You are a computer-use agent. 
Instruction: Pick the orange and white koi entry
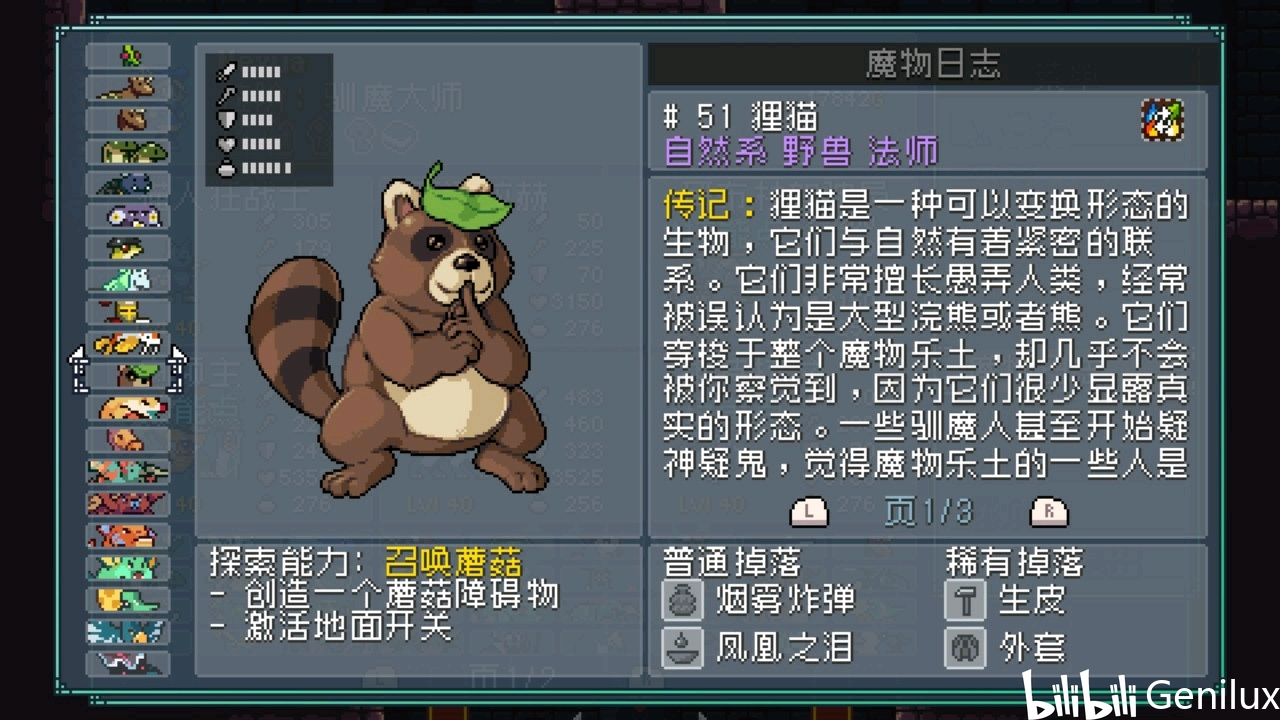point(129,344)
